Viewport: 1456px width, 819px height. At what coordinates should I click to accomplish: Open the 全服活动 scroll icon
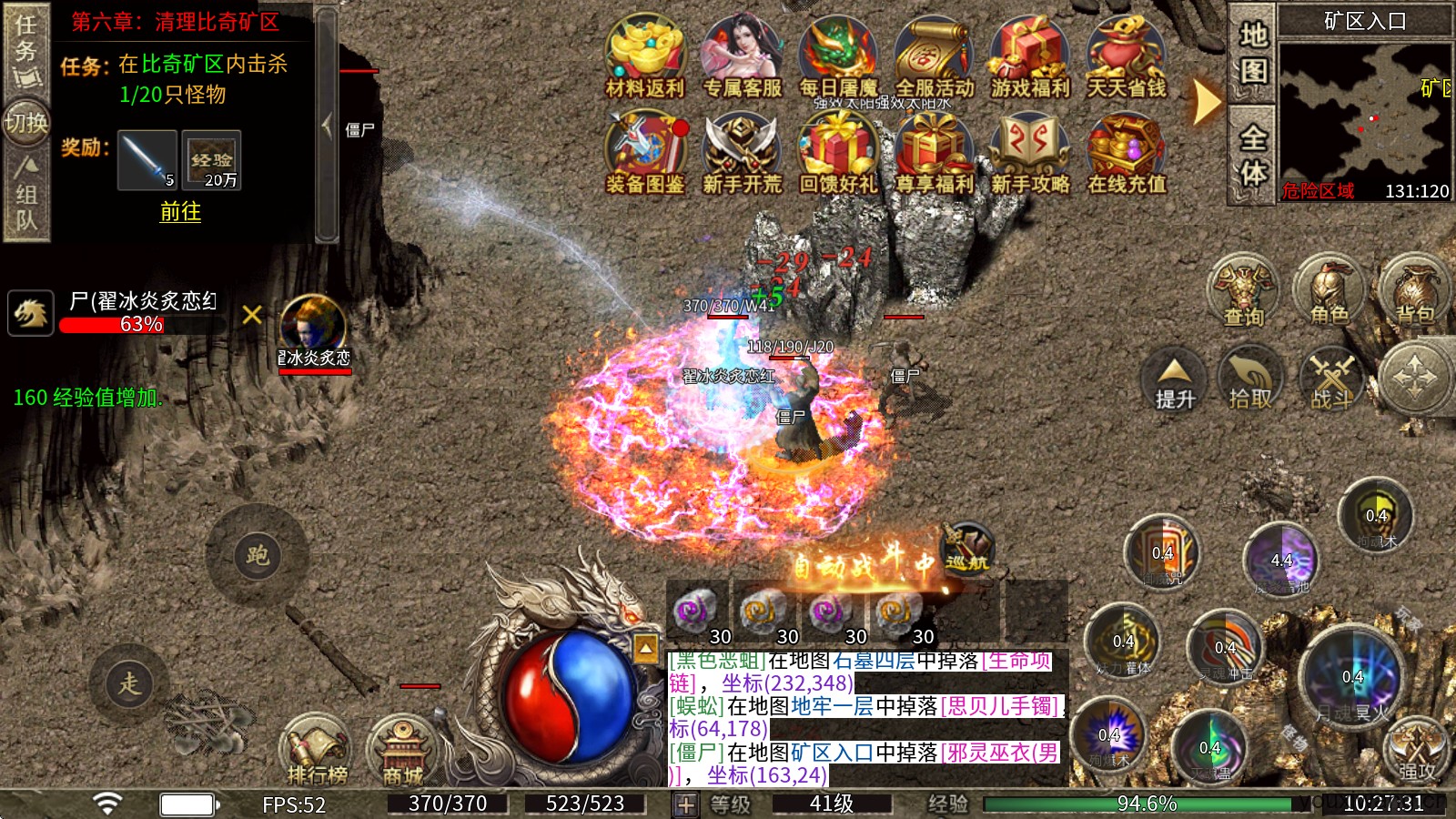click(x=935, y=53)
